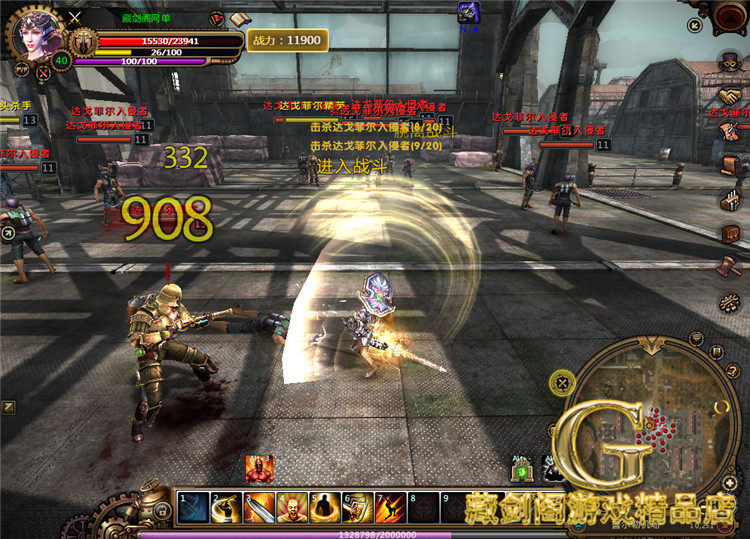Open the book icon beside the player name
The image size is (750, 539).
(239, 18)
